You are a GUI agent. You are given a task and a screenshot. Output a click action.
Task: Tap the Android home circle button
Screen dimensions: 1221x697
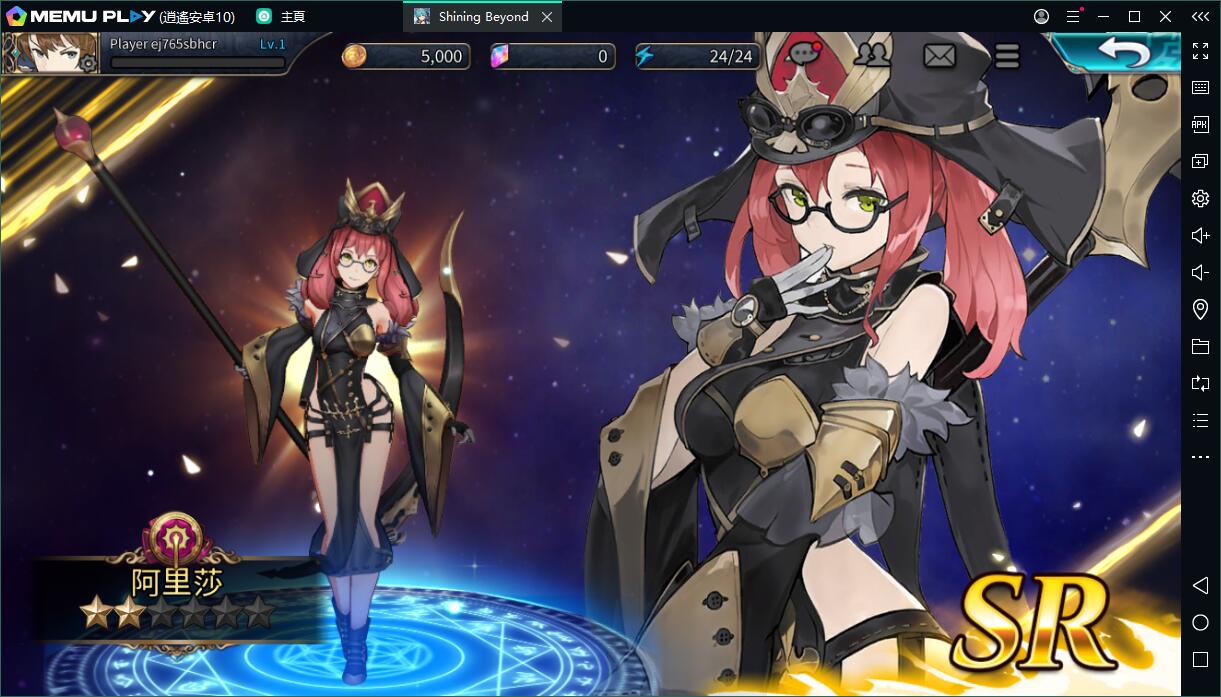point(1201,623)
